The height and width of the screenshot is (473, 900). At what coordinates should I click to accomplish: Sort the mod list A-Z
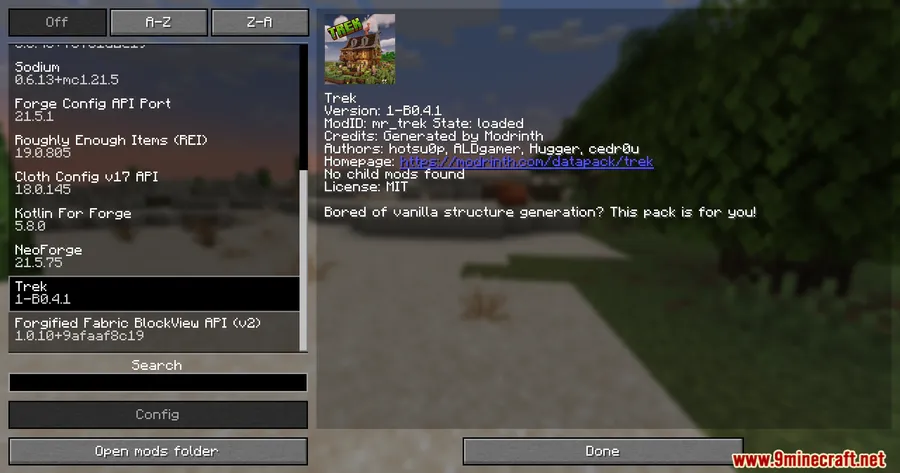pyautogui.click(x=158, y=22)
